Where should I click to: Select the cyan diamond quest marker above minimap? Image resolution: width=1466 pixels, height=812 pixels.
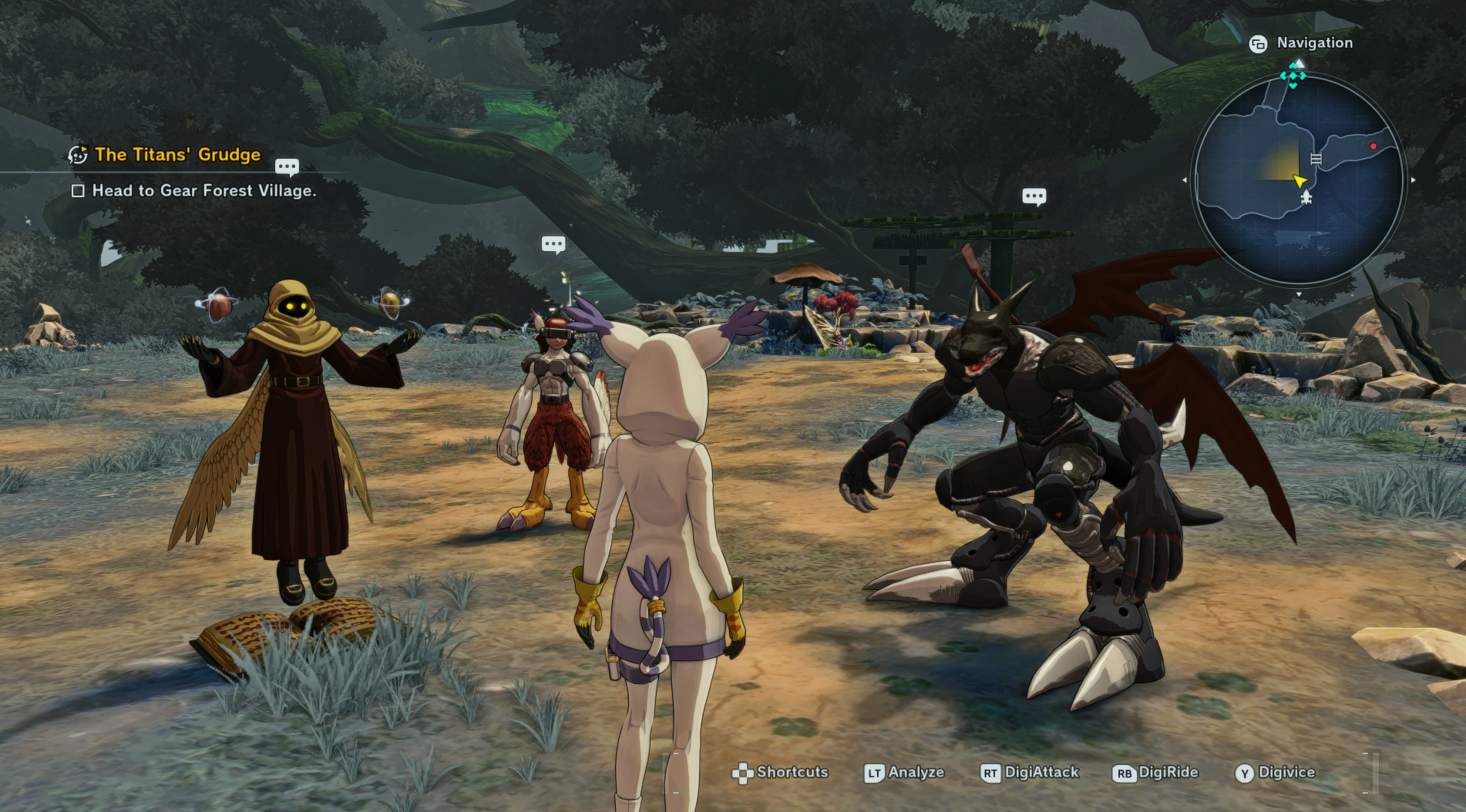click(x=1293, y=76)
